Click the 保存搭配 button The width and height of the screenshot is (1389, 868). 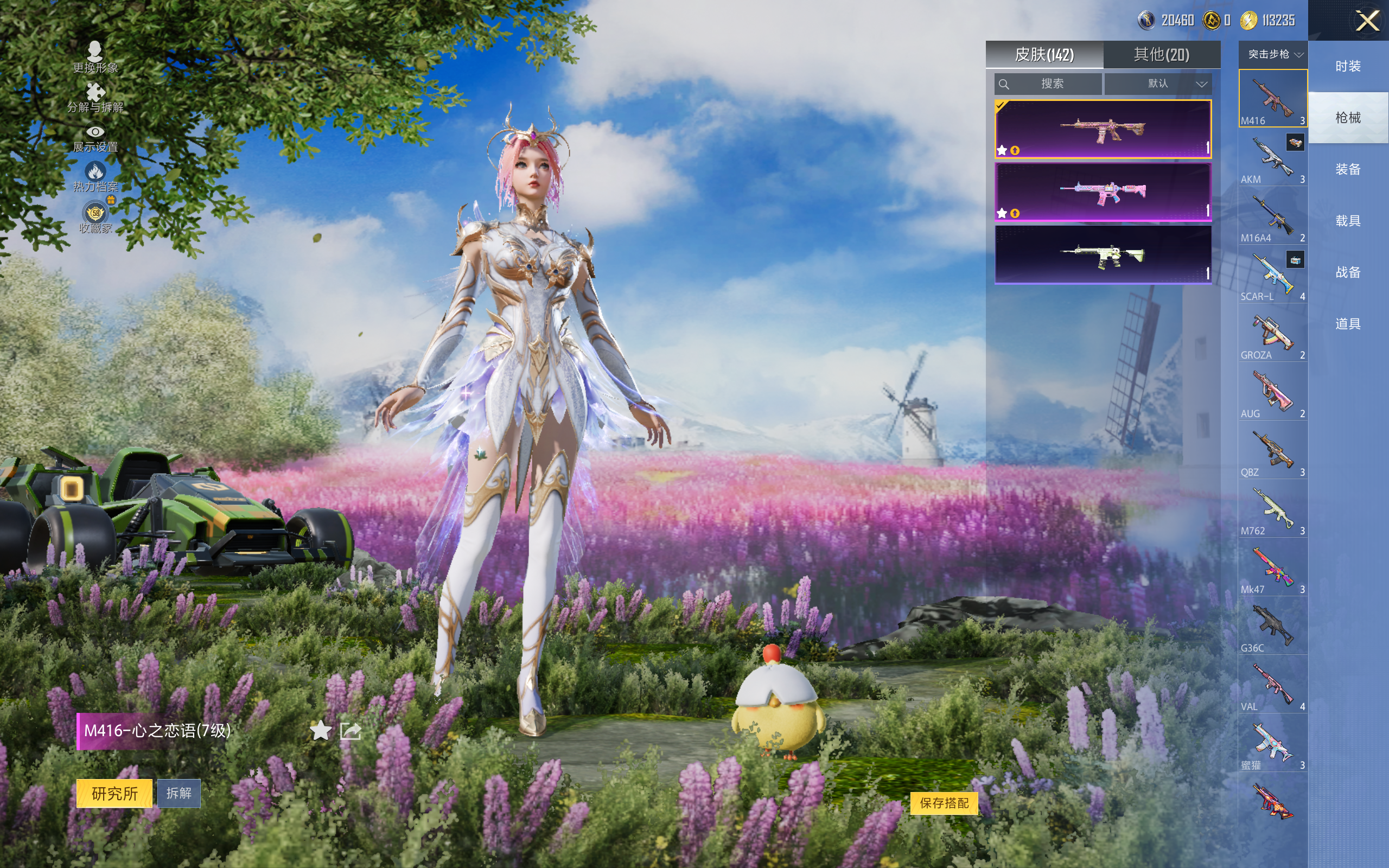944,802
